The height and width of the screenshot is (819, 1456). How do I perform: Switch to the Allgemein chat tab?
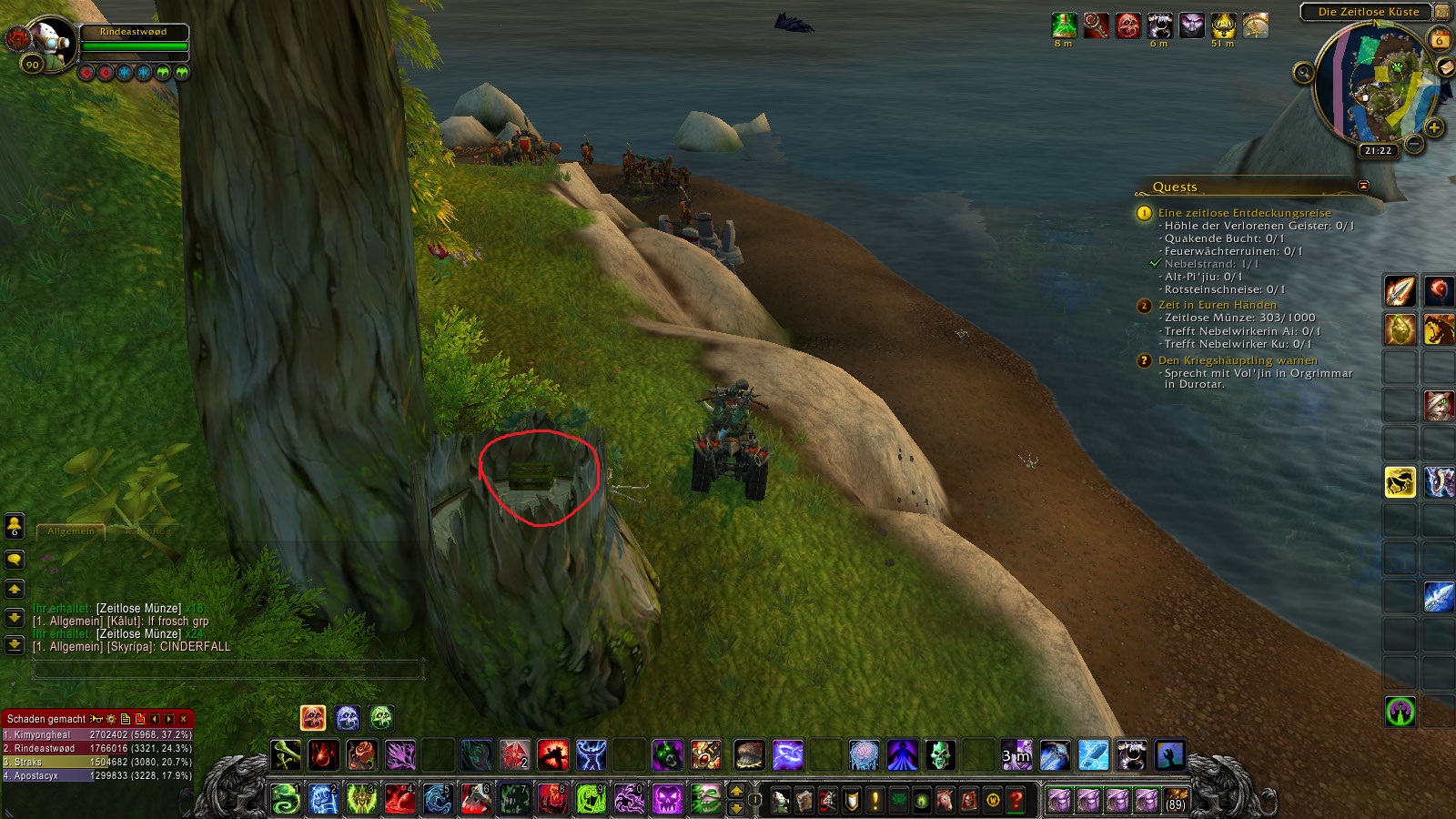[x=71, y=531]
